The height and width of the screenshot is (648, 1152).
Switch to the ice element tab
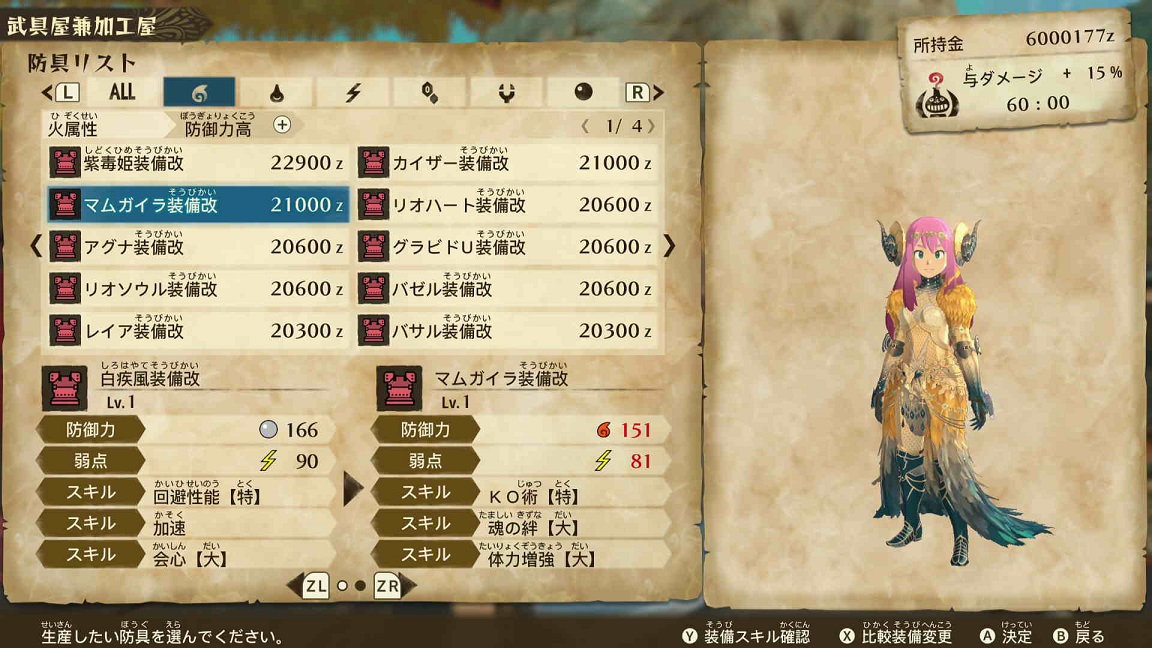point(429,92)
